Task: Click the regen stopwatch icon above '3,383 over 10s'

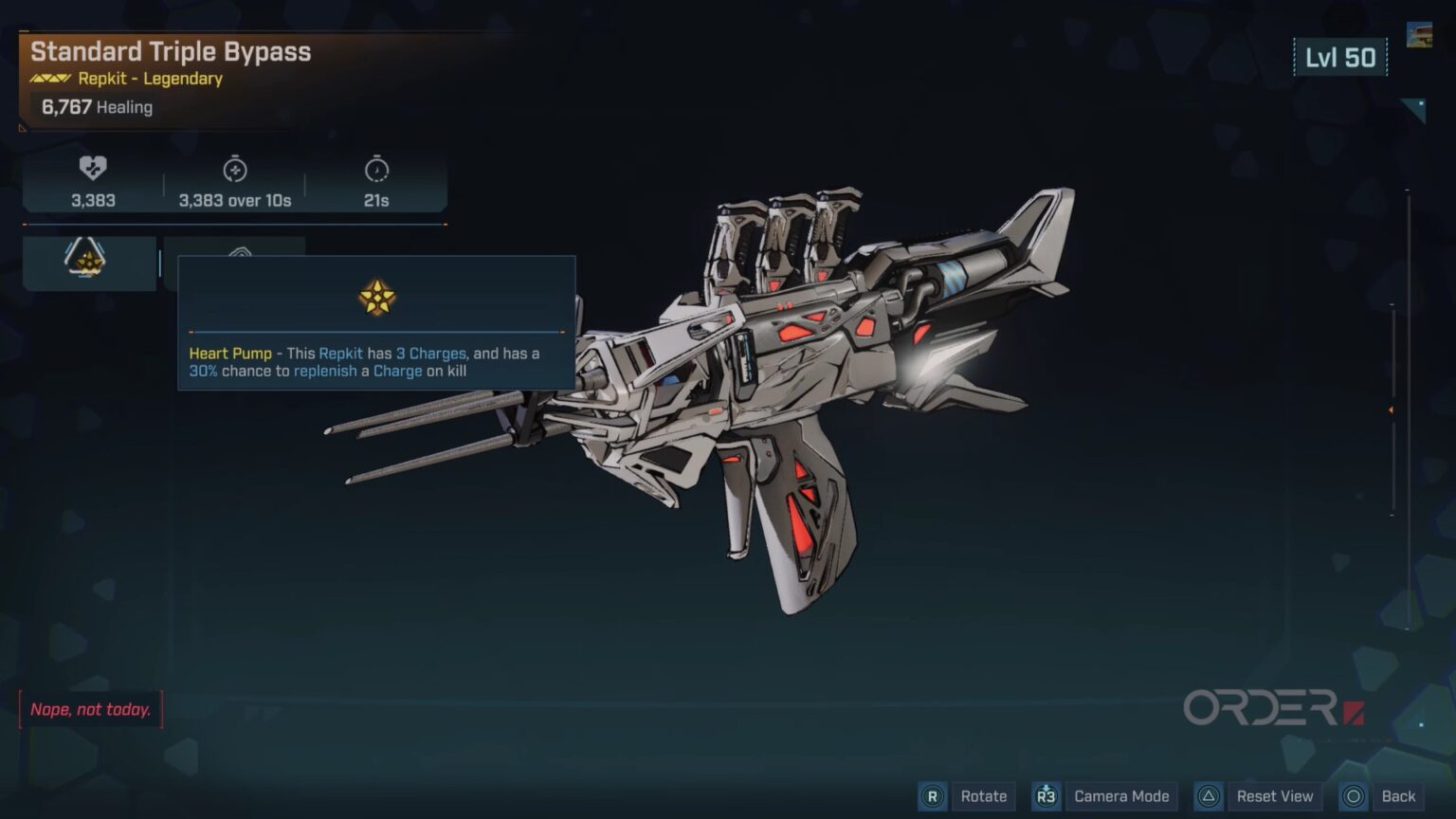Action: [235, 171]
